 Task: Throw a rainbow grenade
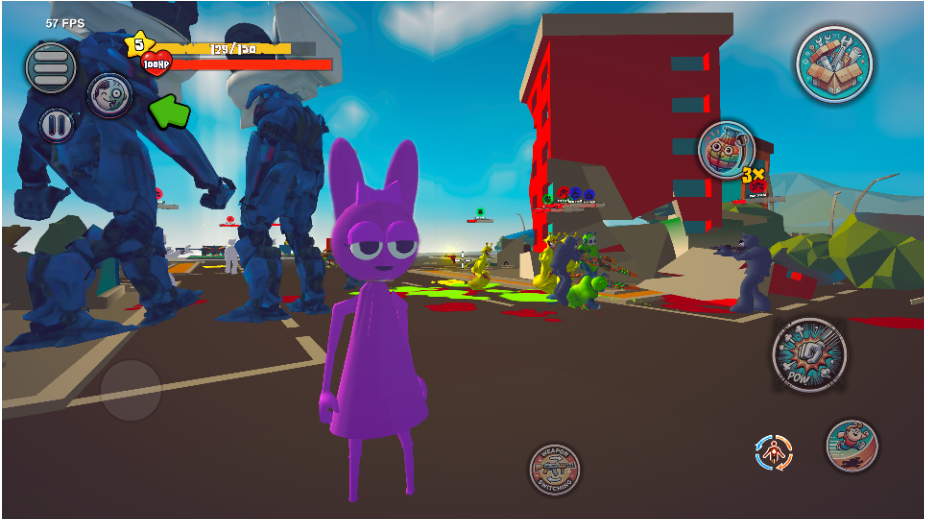pos(726,151)
